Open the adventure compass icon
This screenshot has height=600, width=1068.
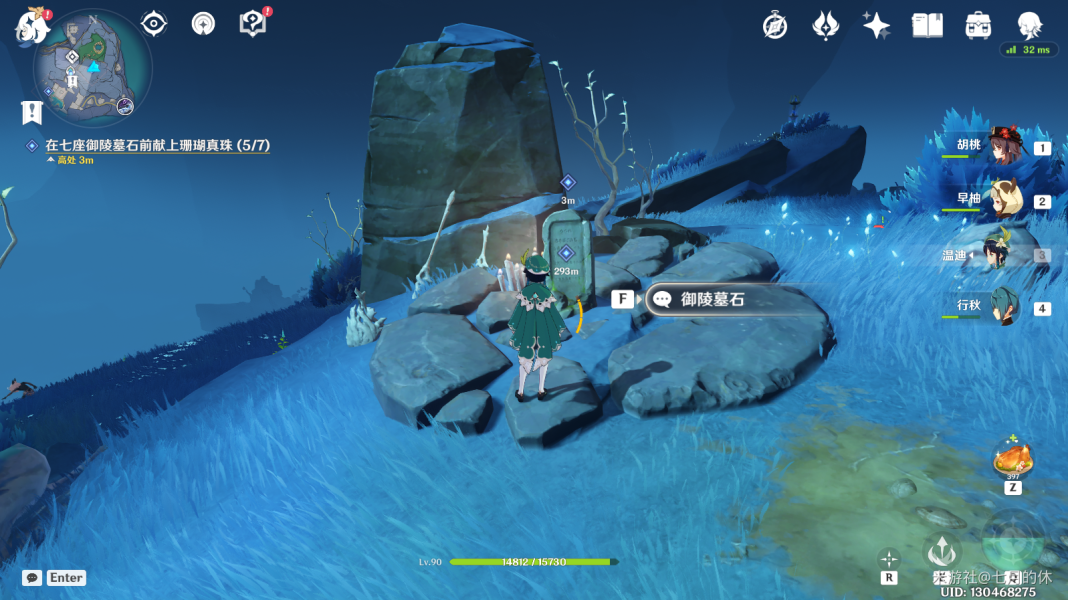pos(774,26)
